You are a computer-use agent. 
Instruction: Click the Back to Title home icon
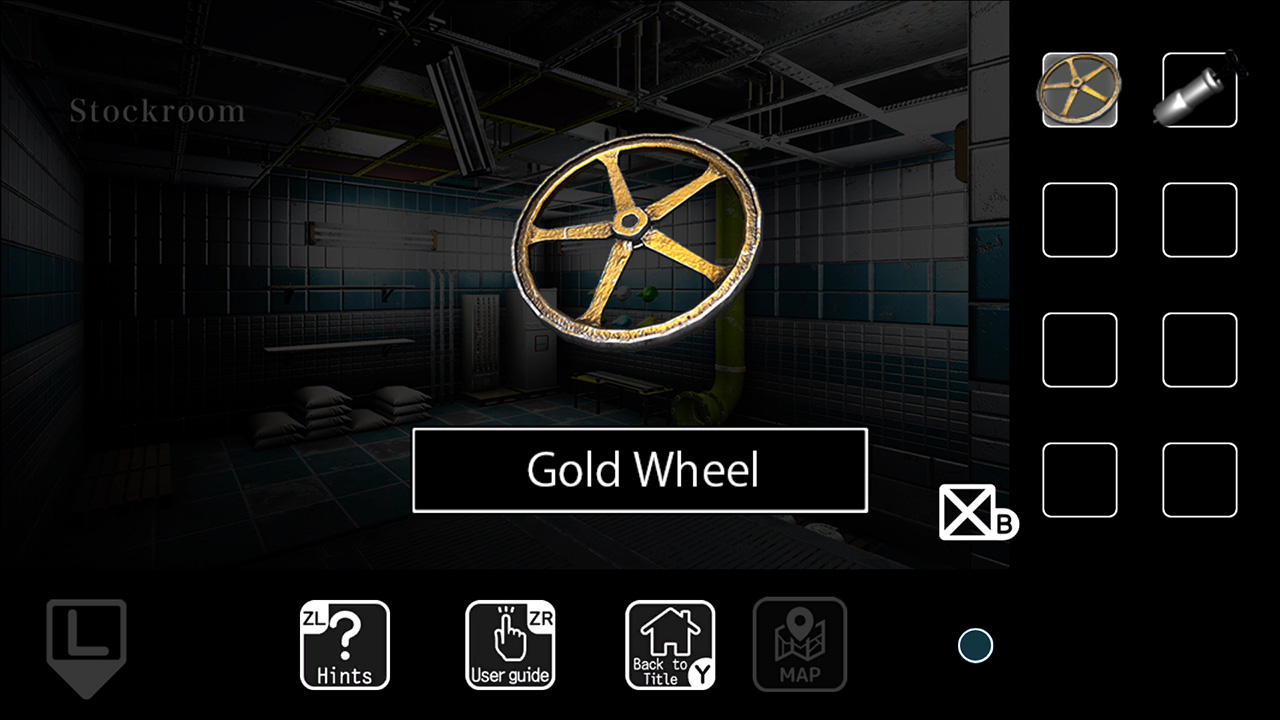tap(668, 645)
